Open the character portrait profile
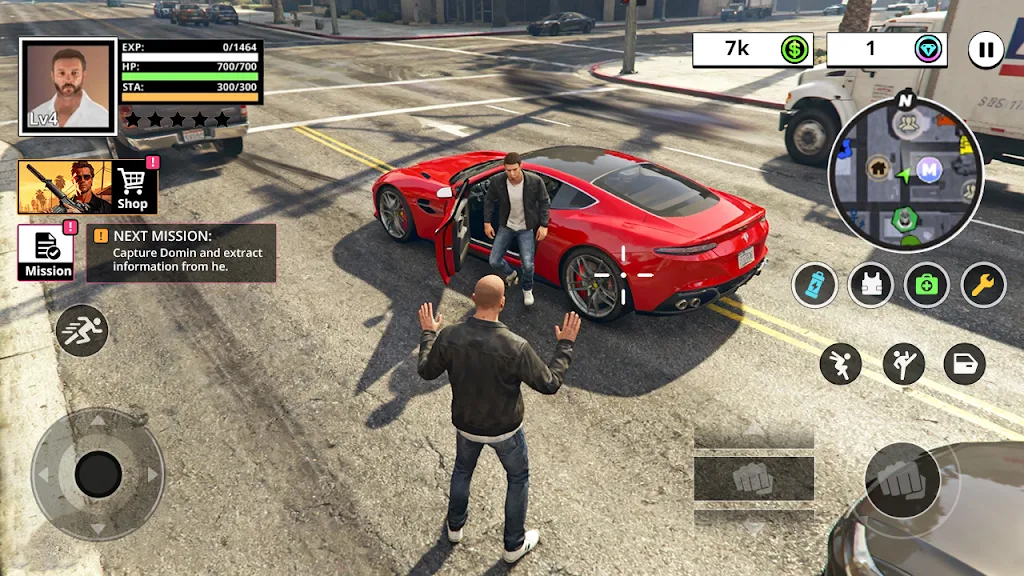 (x=68, y=87)
